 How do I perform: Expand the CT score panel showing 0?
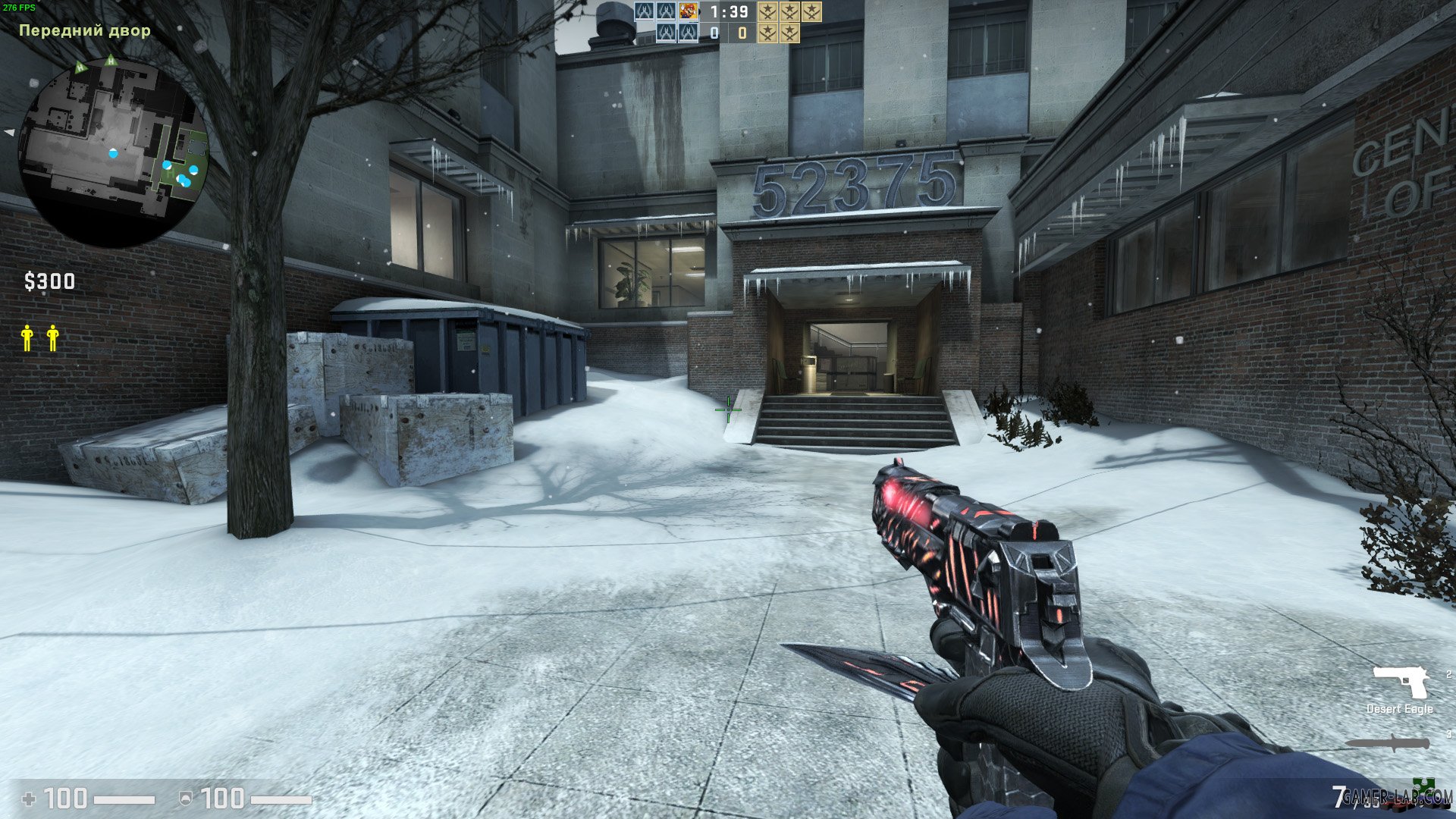tap(714, 33)
